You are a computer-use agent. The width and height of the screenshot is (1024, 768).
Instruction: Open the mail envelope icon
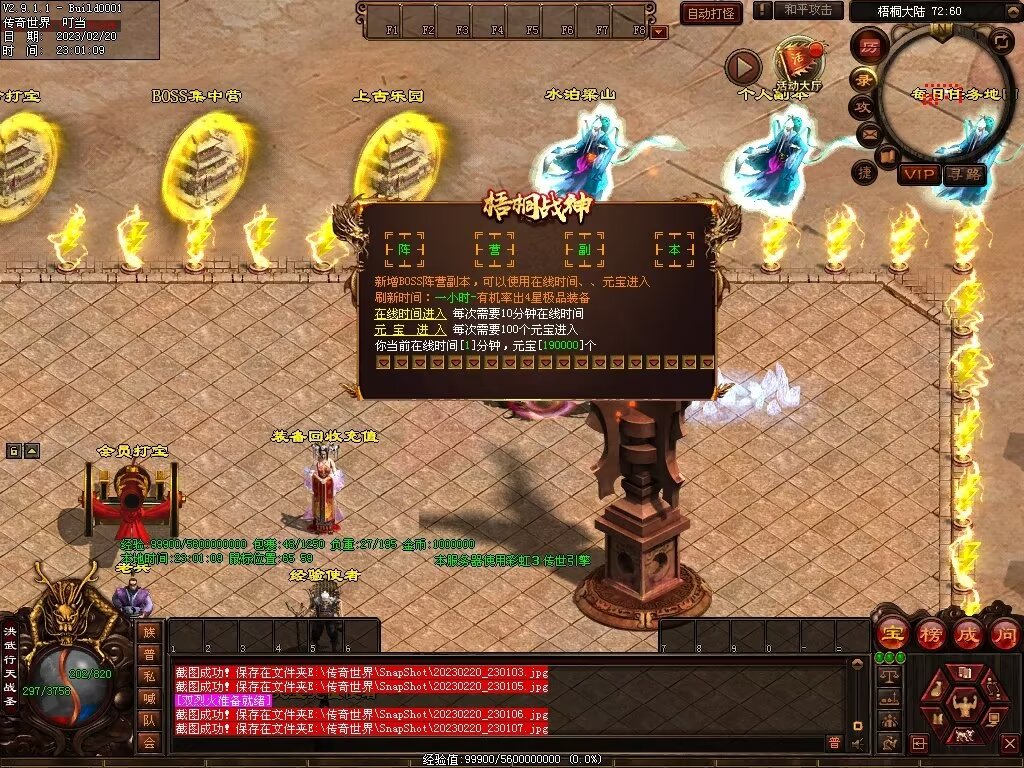coord(868,133)
